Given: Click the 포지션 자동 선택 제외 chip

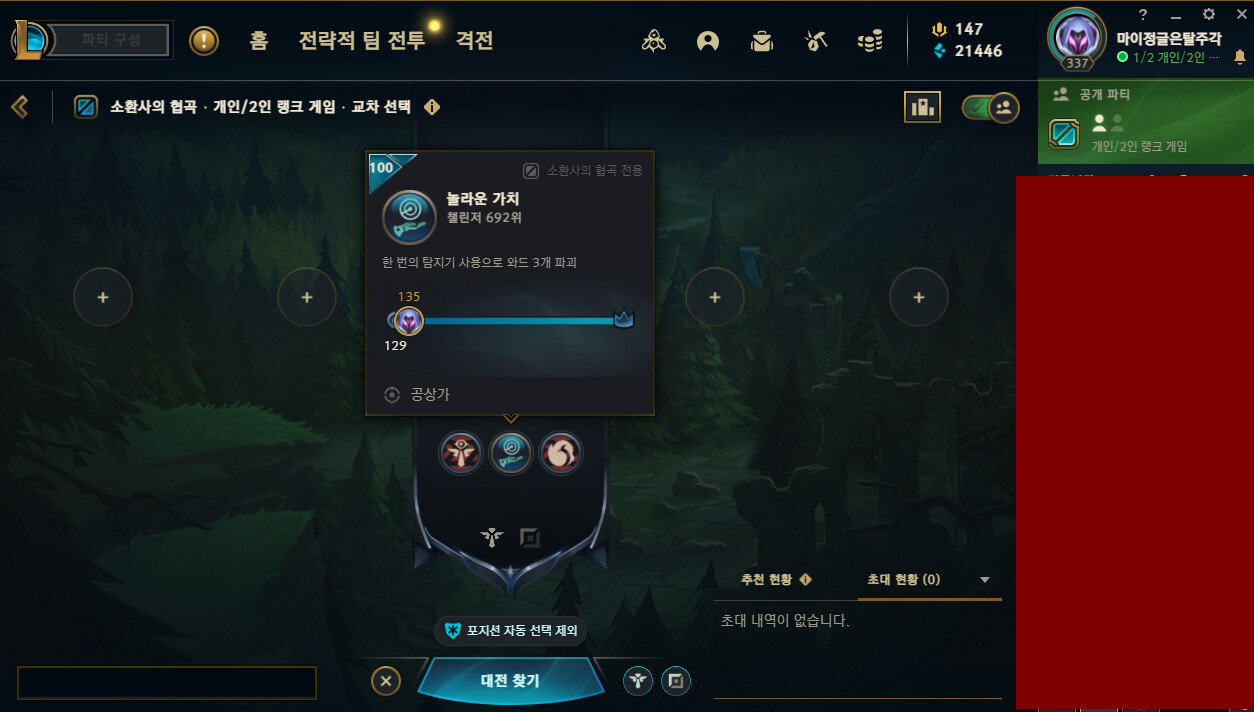Looking at the screenshot, I should pyautogui.click(x=510, y=631).
